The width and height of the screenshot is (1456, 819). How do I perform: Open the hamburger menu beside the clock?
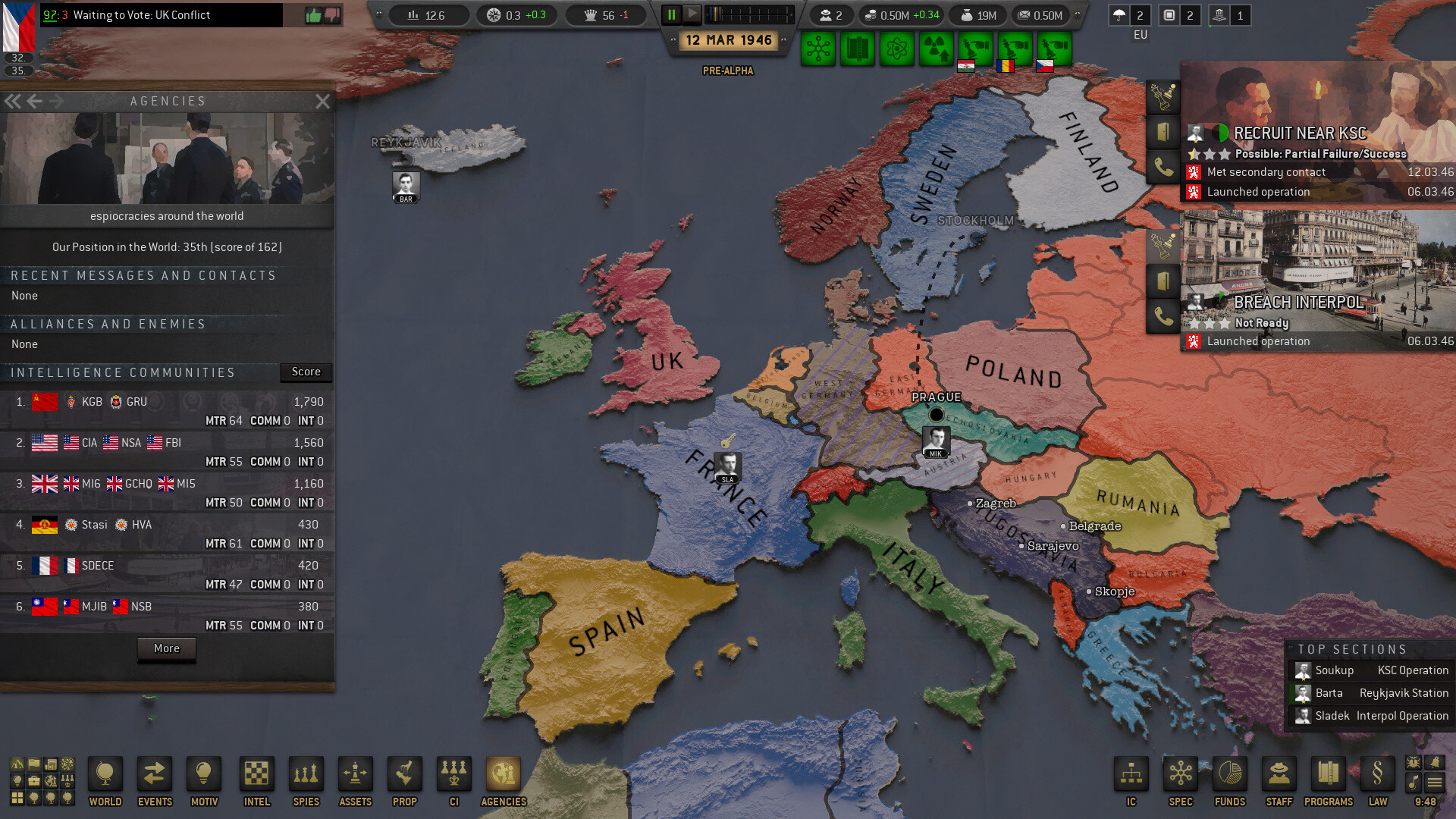pos(1435,782)
